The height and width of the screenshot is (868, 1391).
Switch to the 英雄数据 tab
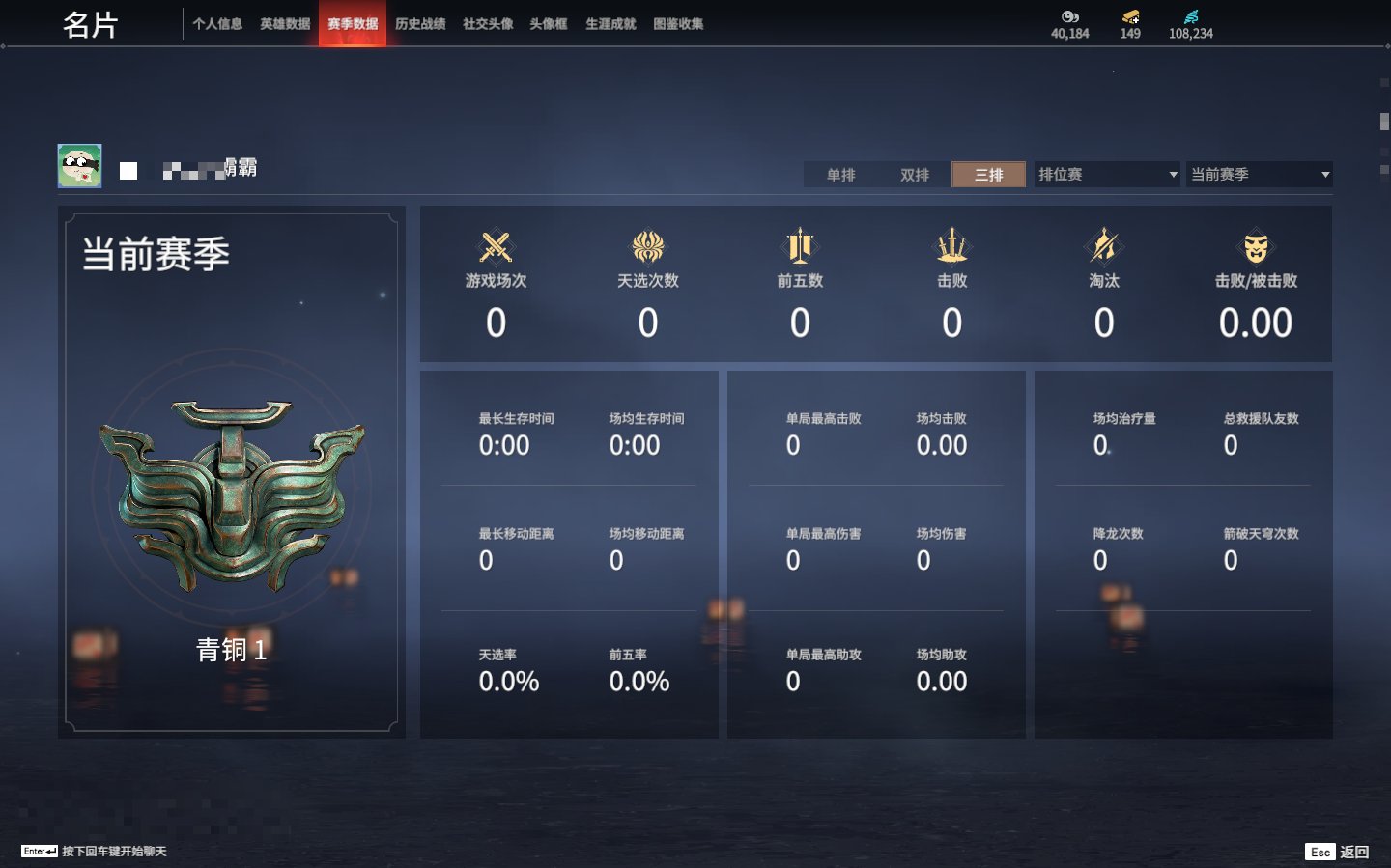pos(285,24)
